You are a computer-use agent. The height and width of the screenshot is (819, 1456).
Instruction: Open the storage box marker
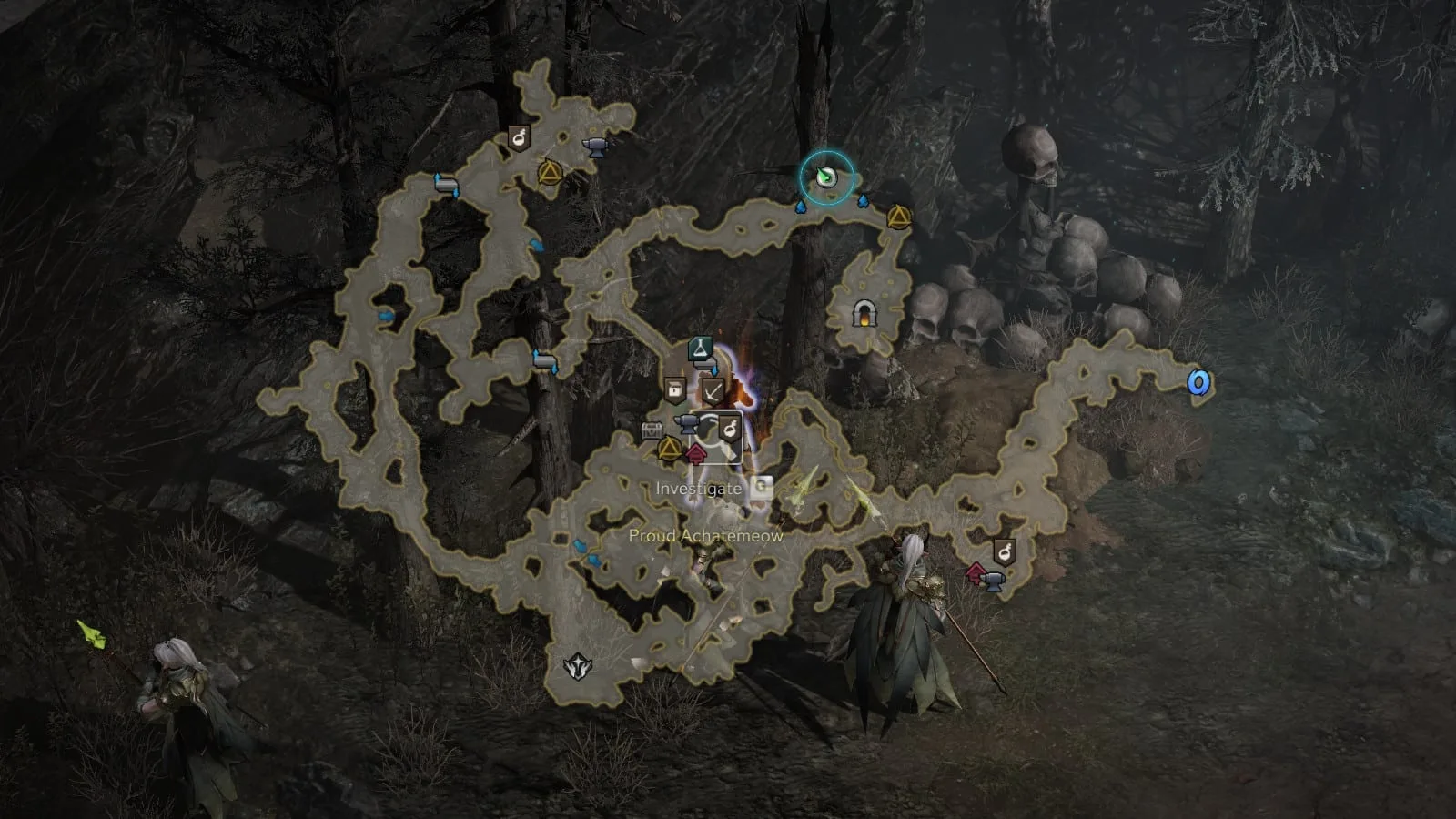(x=674, y=391)
